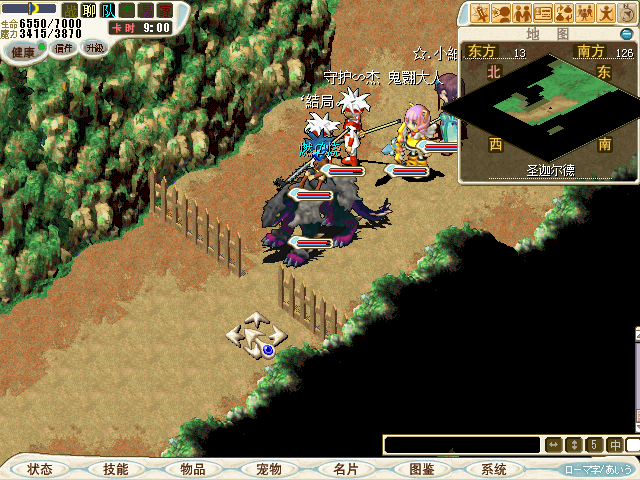The image size is (640, 480).
Task: Toggle the 队 team switch
Action: pyautogui.click(x=108, y=9)
